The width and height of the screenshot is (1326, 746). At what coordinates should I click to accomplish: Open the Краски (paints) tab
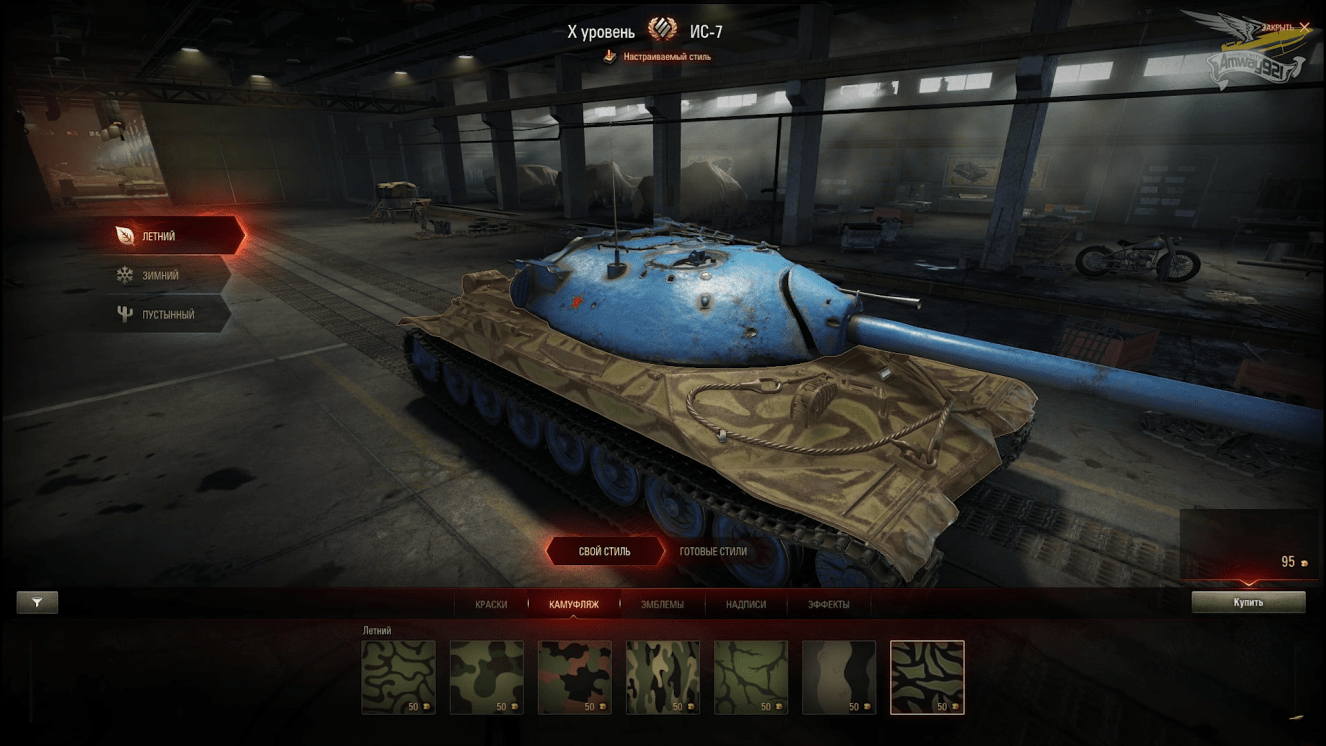[491, 604]
